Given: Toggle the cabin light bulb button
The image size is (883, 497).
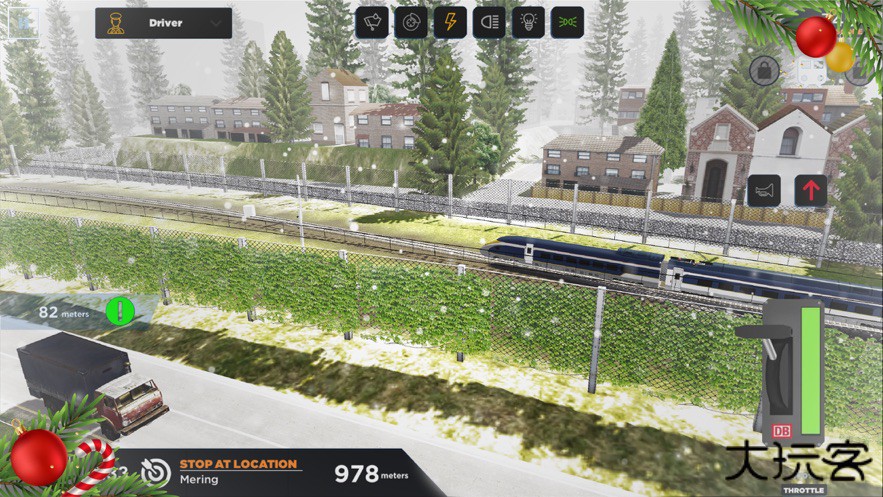Looking at the screenshot, I should point(528,22).
